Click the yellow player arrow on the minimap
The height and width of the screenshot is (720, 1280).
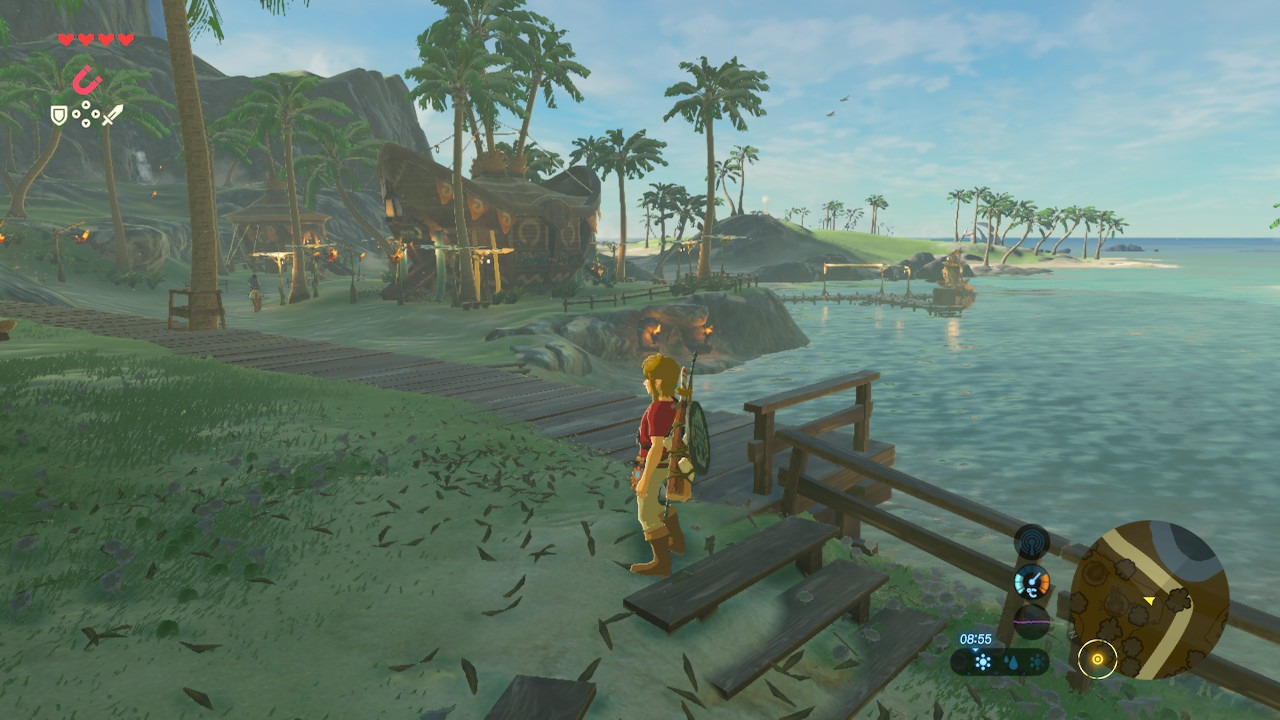coord(1150,600)
